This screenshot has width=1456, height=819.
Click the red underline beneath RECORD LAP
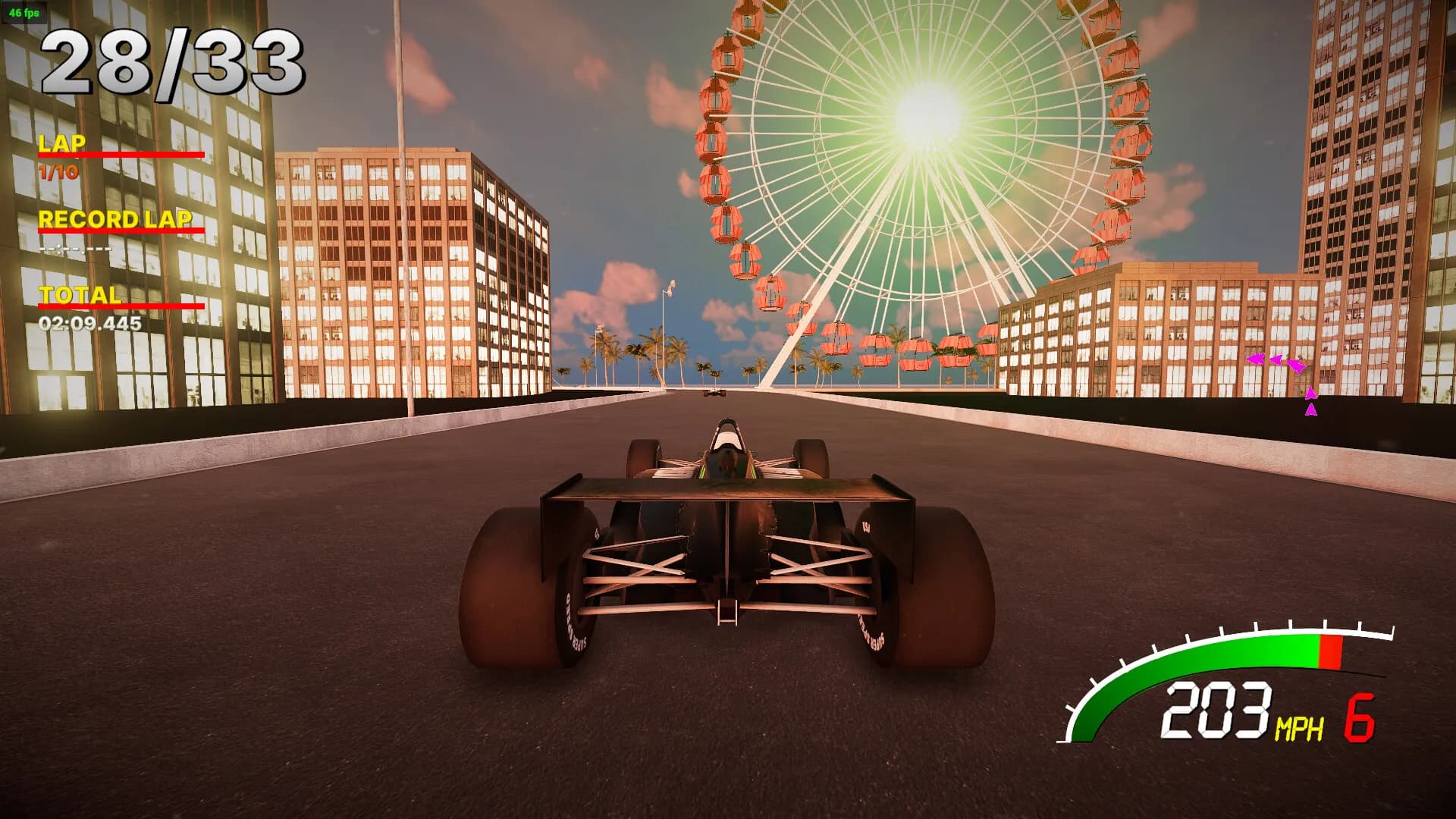click(x=121, y=231)
